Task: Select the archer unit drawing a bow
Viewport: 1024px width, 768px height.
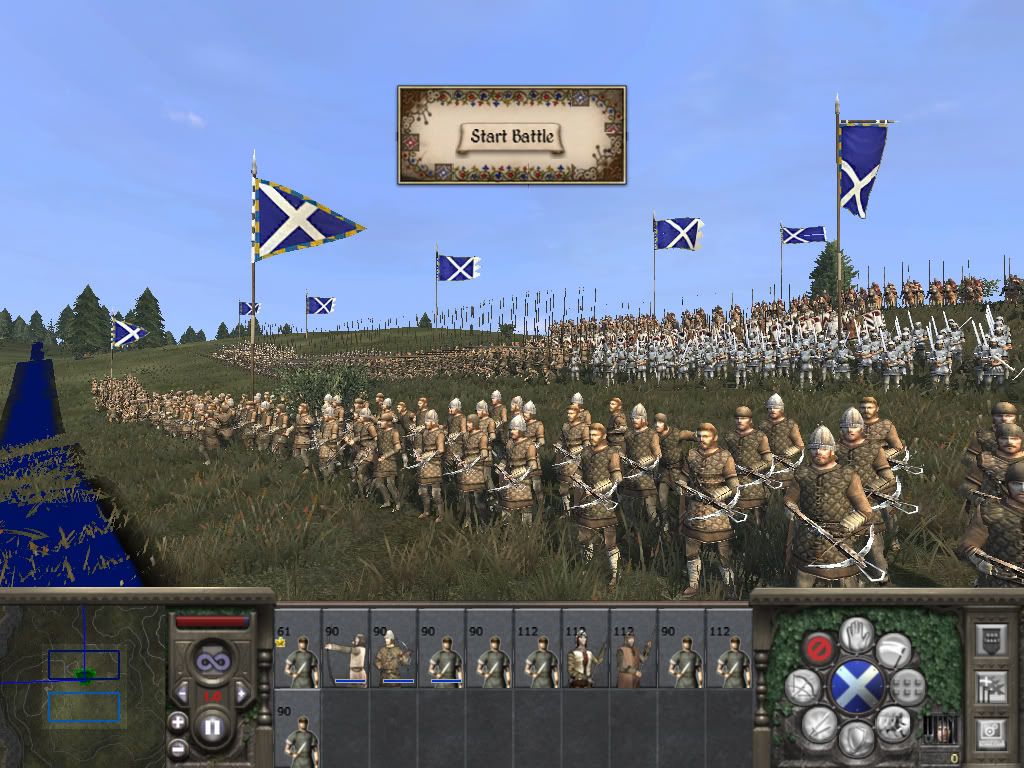Action: (346, 649)
